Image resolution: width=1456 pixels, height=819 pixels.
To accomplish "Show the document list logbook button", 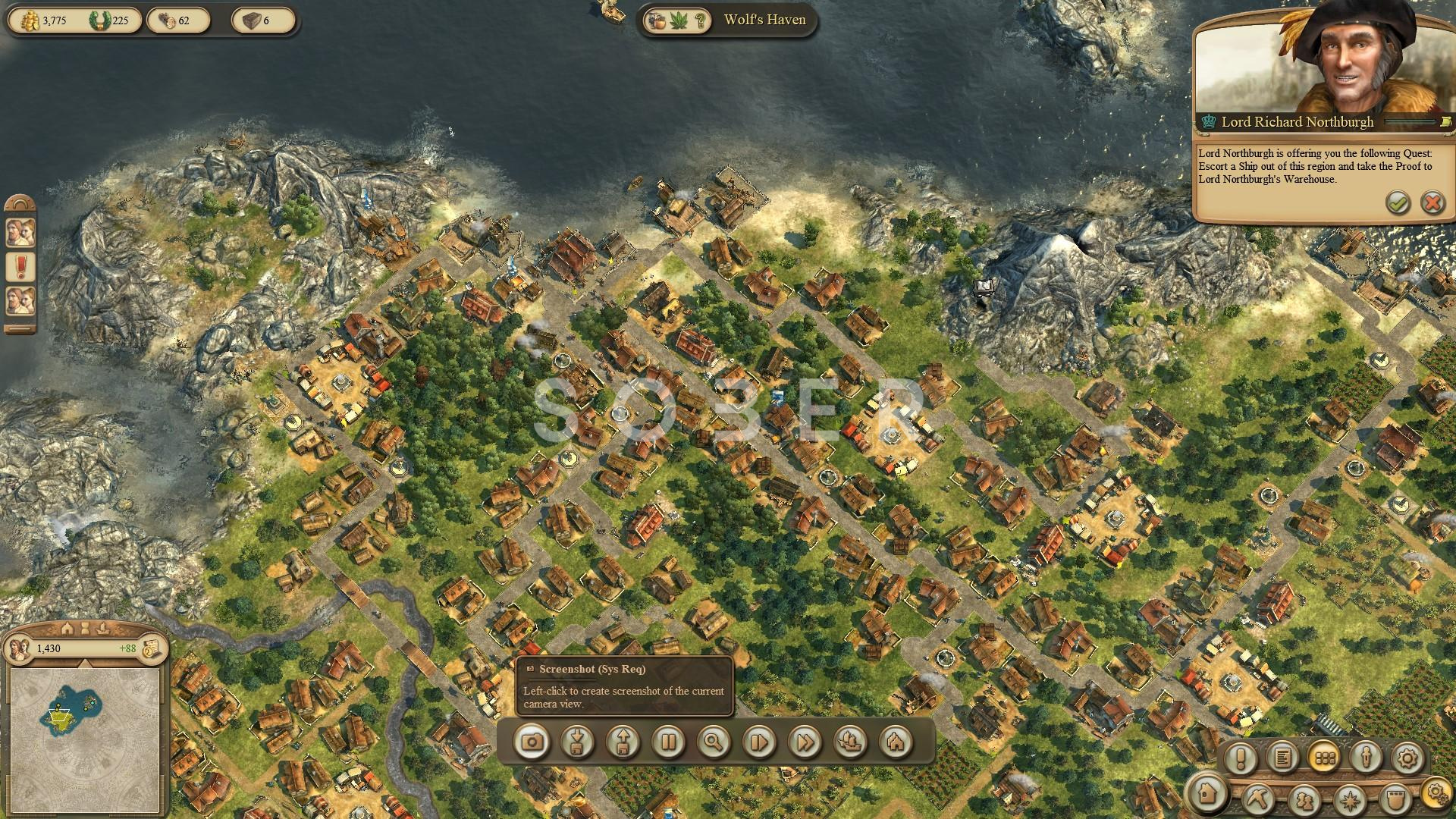I will 1283,758.
